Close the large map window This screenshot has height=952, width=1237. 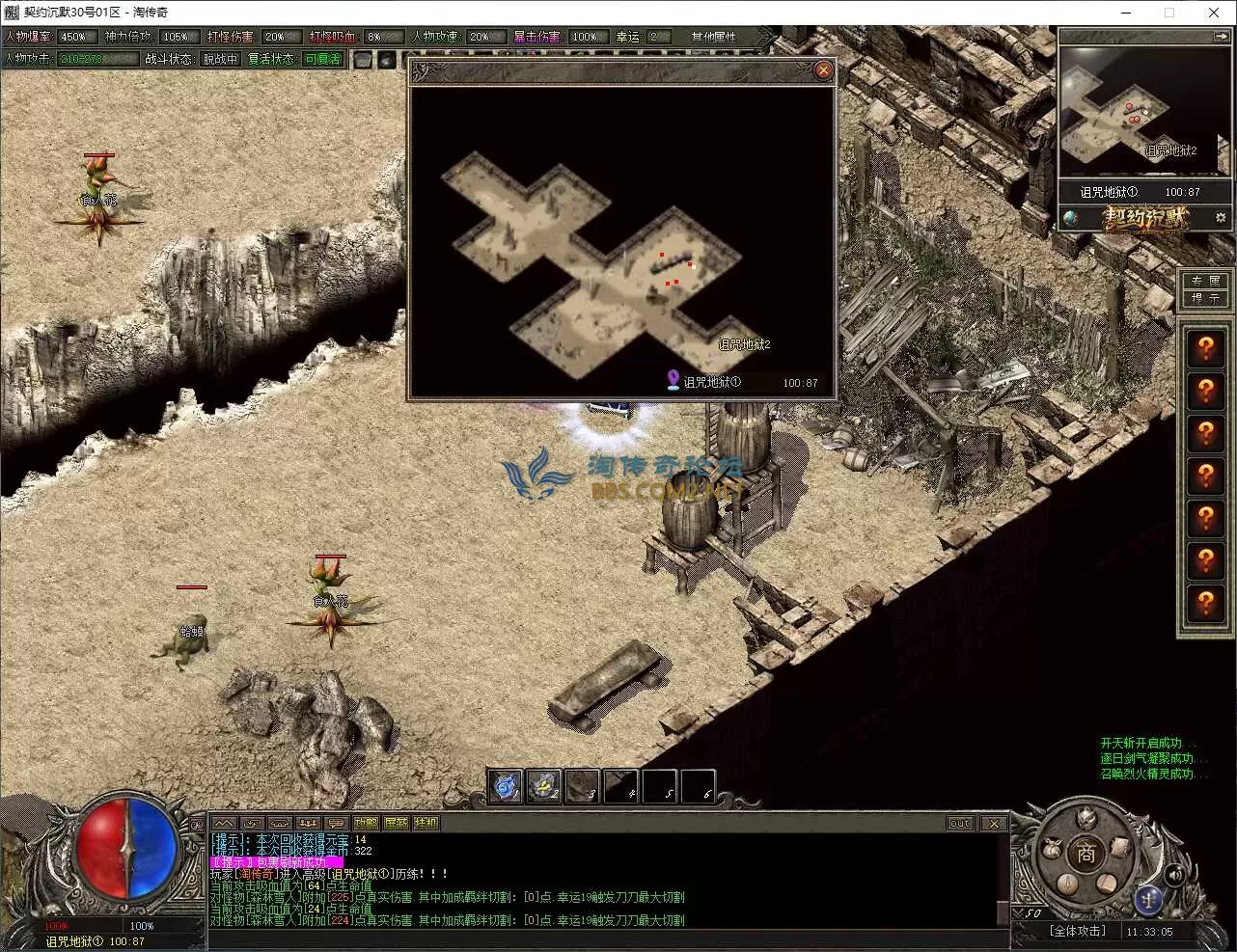click(x=823, y=69)
